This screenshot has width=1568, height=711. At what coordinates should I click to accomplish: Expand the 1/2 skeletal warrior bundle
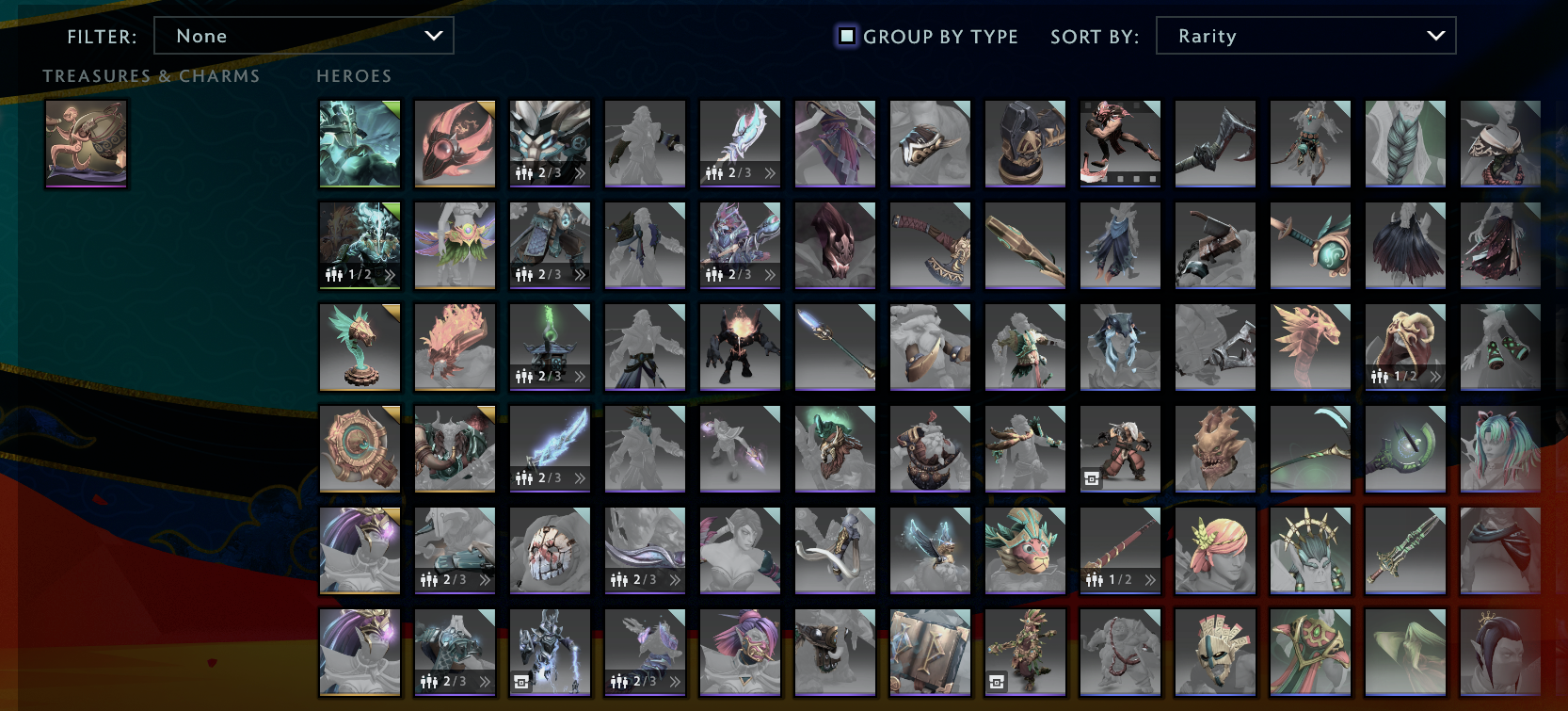[391, 275]
